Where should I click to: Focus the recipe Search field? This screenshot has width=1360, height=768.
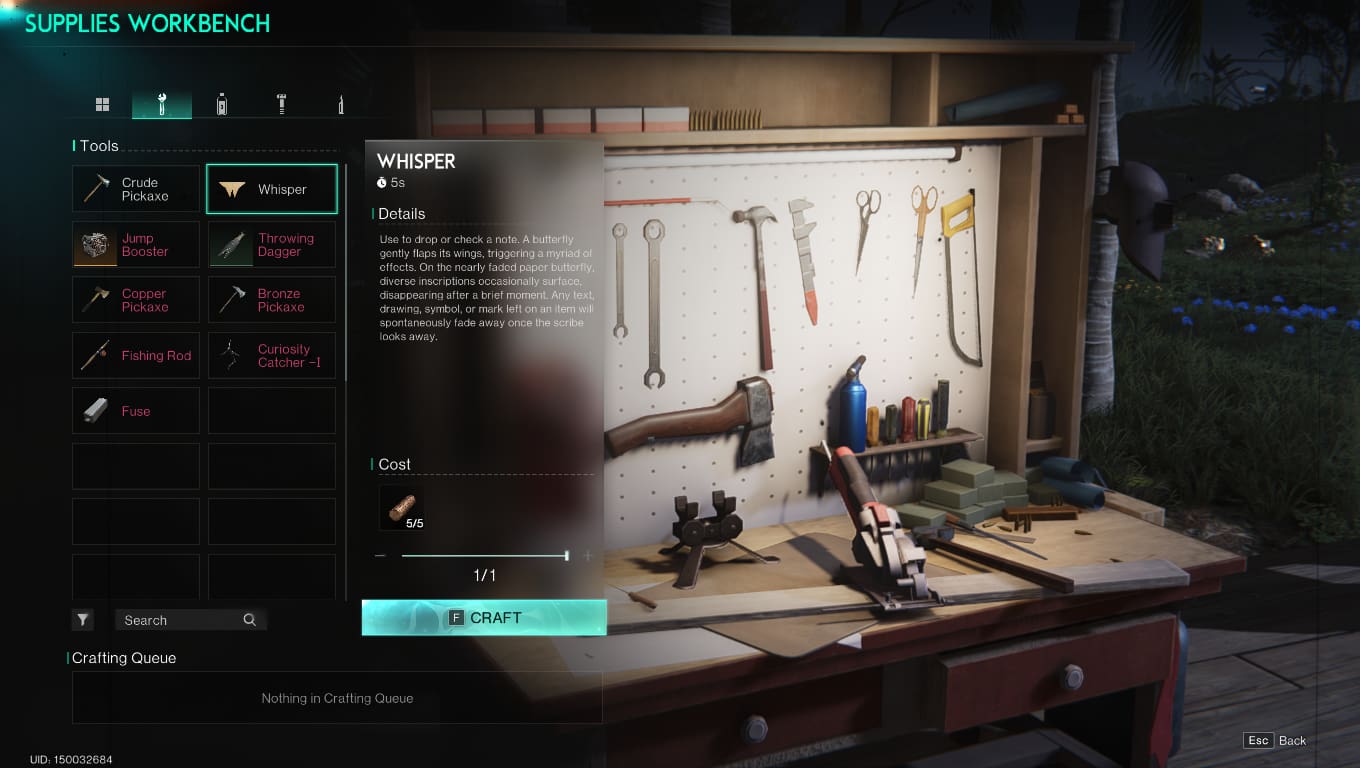pyautogui.click(x=180, y=620)
